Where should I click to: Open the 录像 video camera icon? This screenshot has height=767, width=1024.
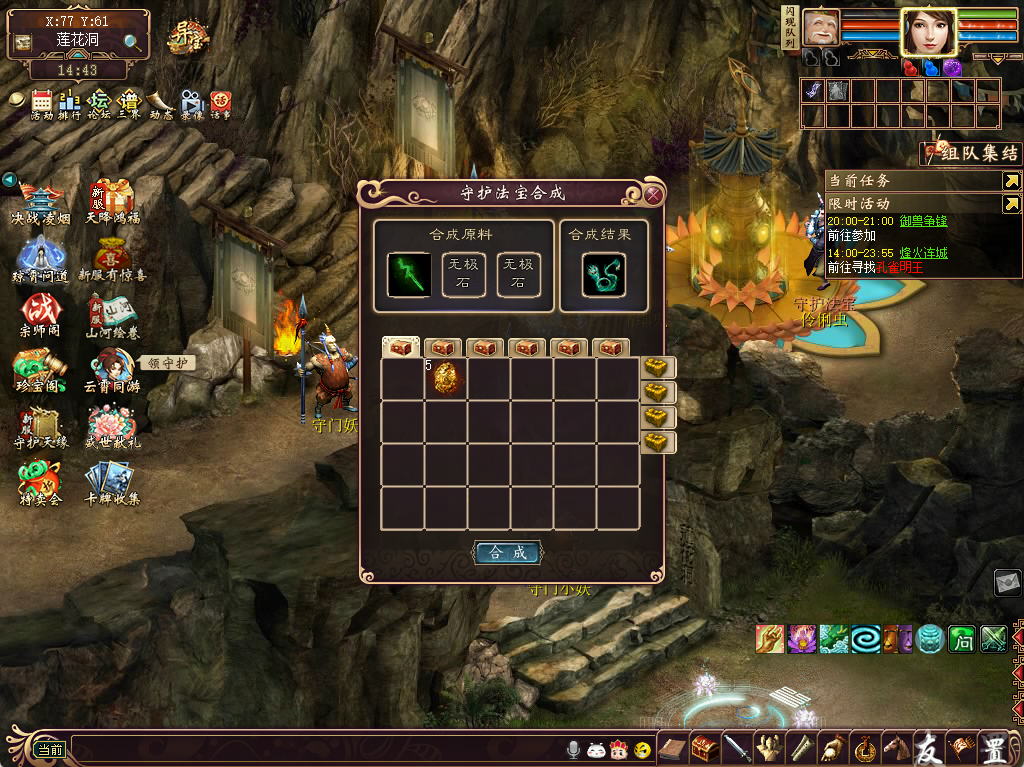191,103
